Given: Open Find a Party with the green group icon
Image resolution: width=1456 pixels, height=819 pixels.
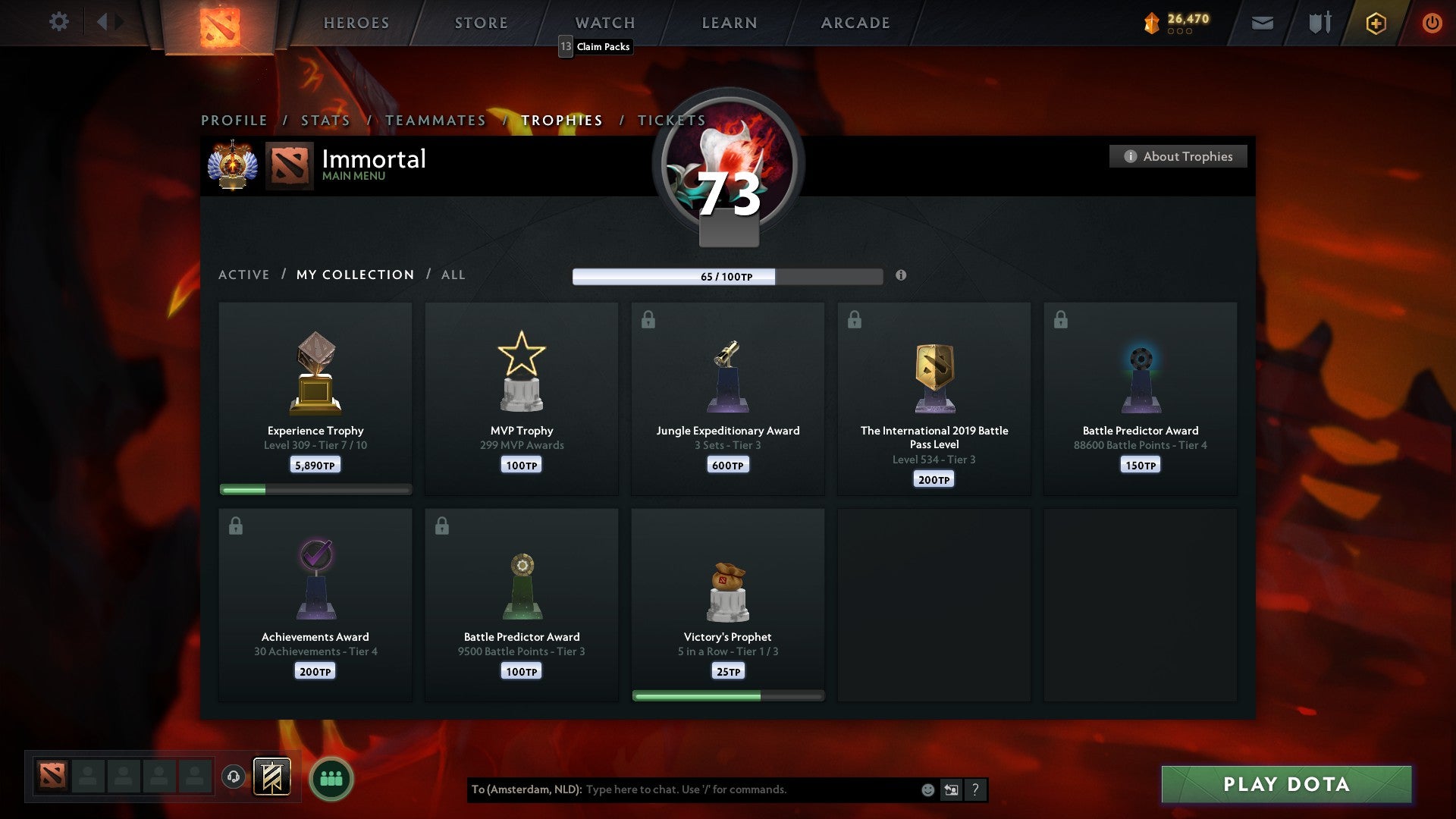Looking at the screenshot, I should coord(331,778).
